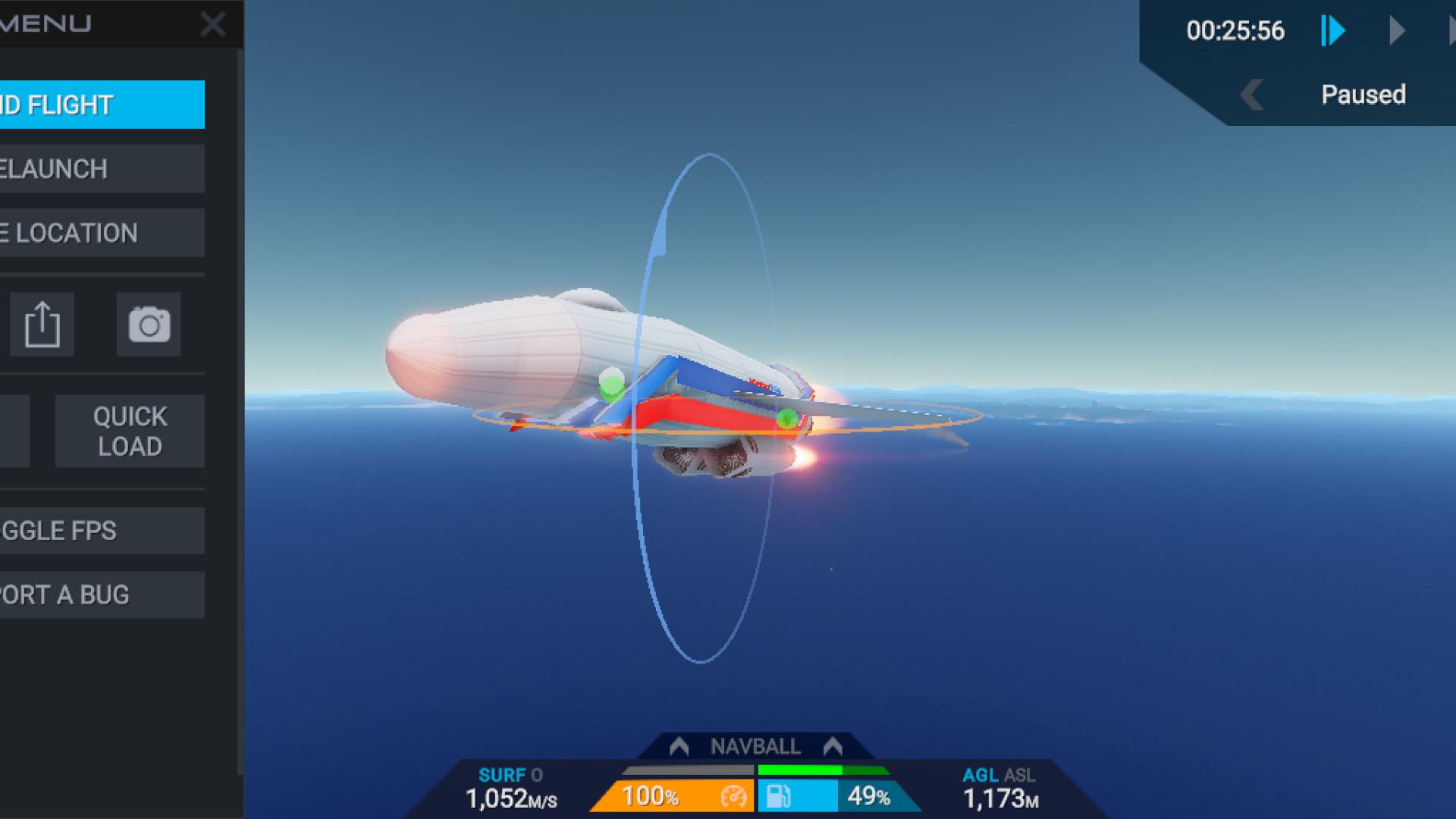Viewport: 1456px width, 819px height.
Task: Decrease time warp with the left chevron
Action: point(1252,96)
